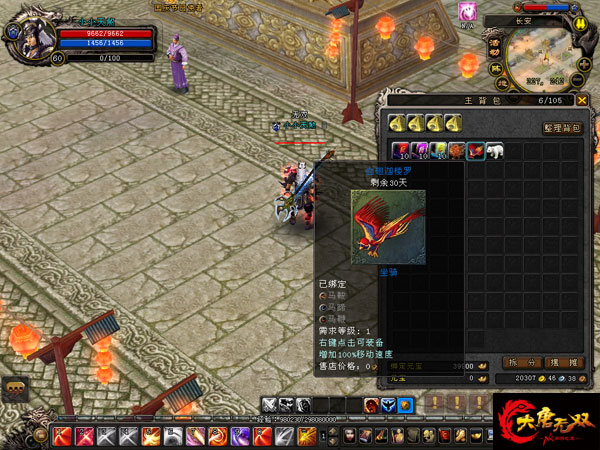
Task: Select the first golden bag slot
Action: click(x=397, y=123)
